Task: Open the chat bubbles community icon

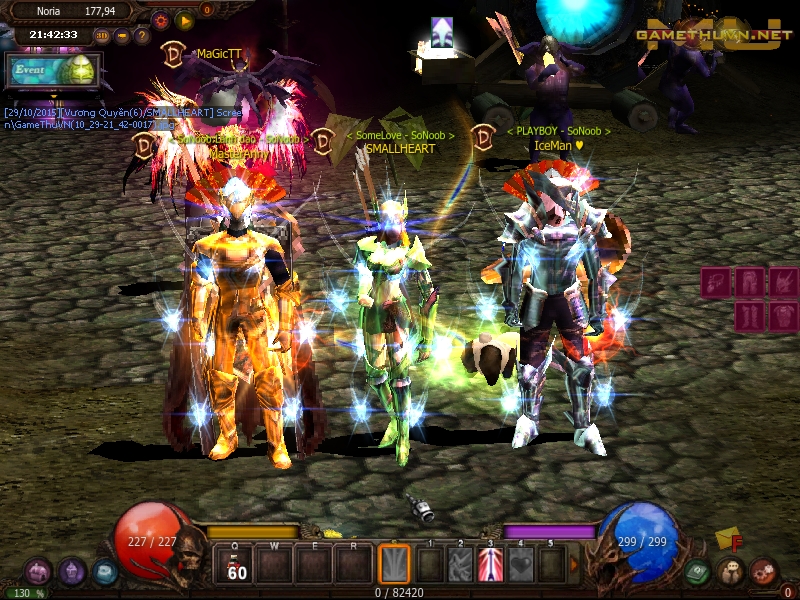Action: [x=730, y=572]
